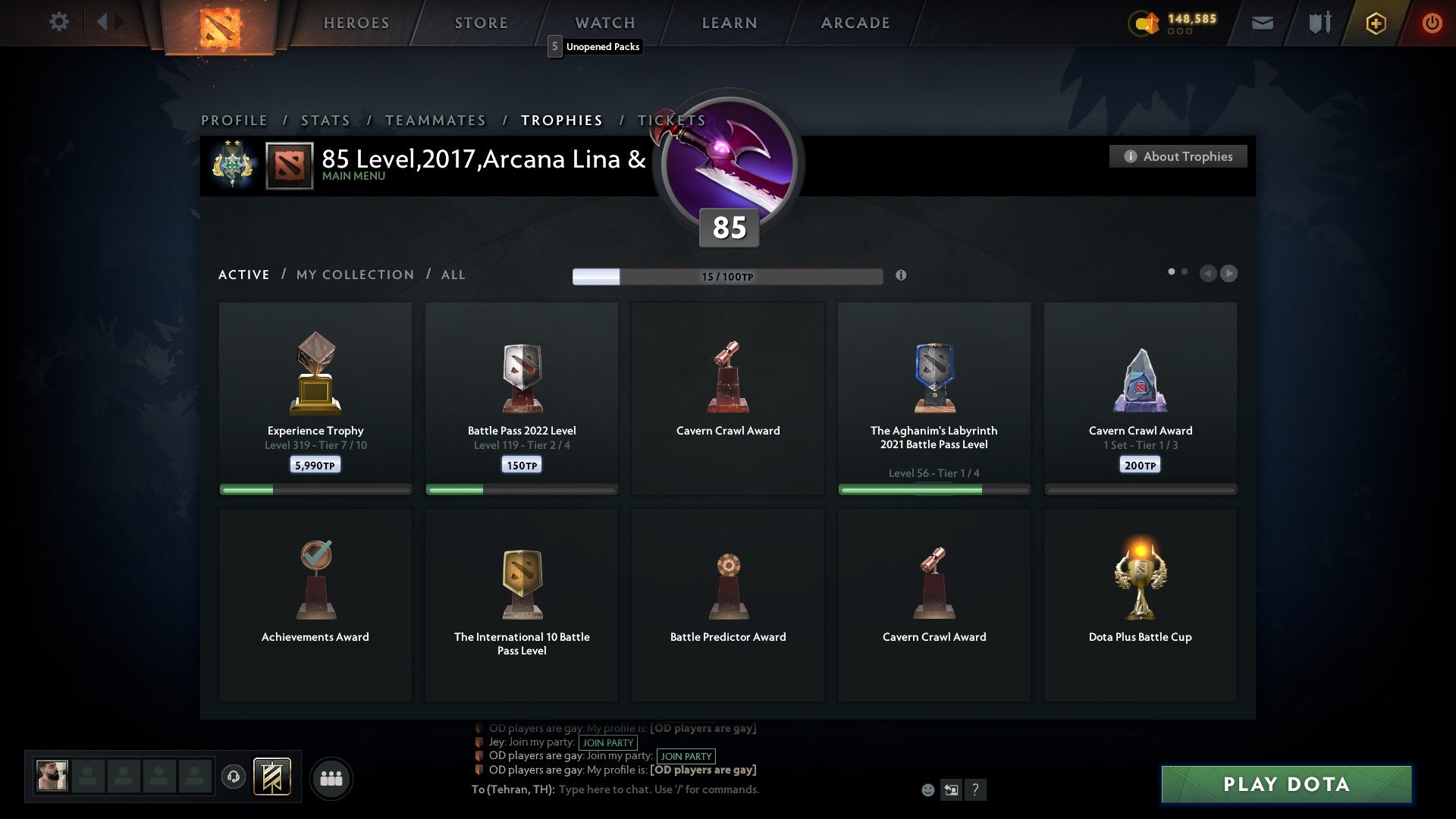The width and height of the screenshot is (1456, 819).
Task: Open the friends list with people icon
Action: click(331, 778)
